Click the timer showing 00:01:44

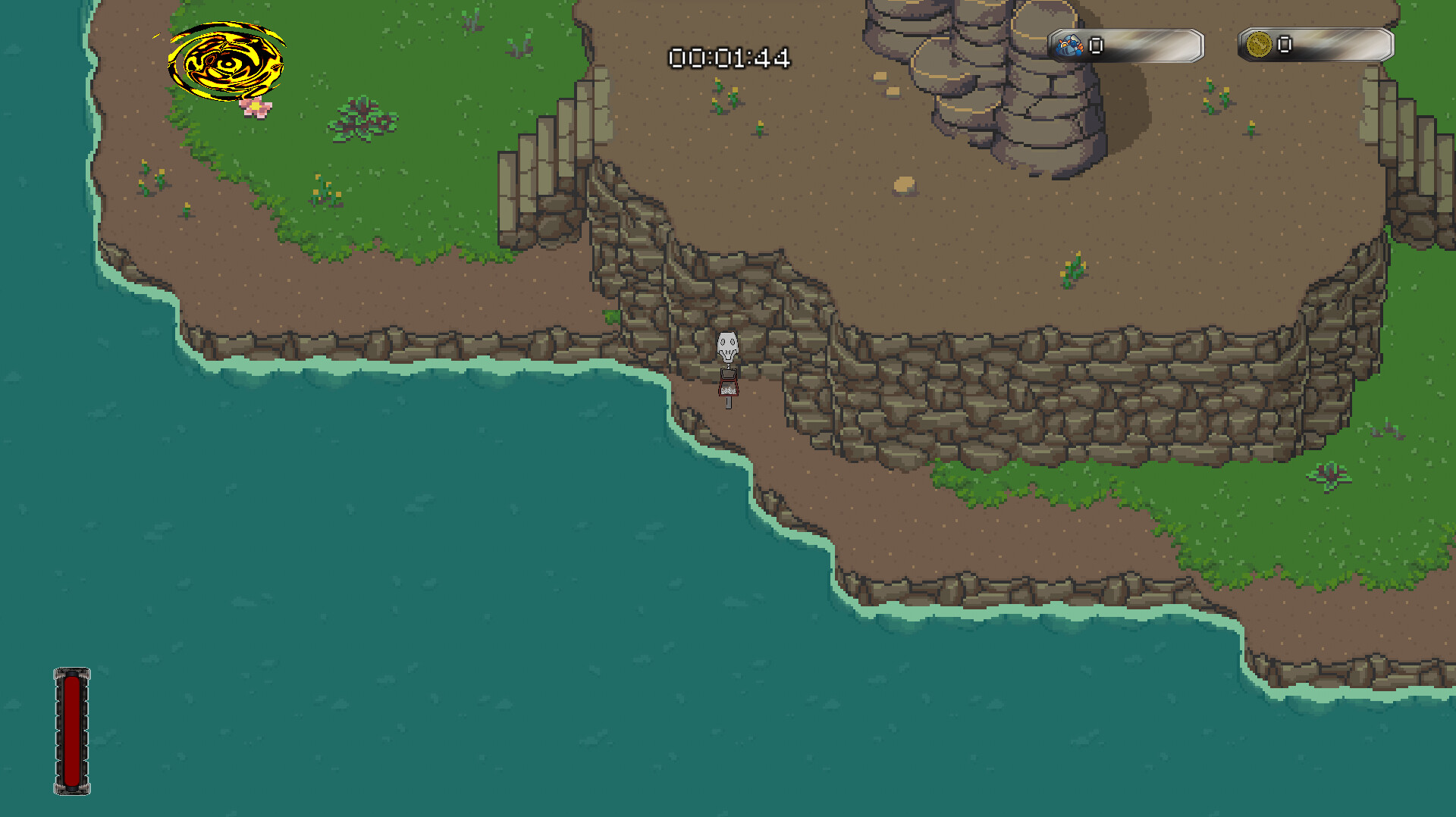pos(730,57)
